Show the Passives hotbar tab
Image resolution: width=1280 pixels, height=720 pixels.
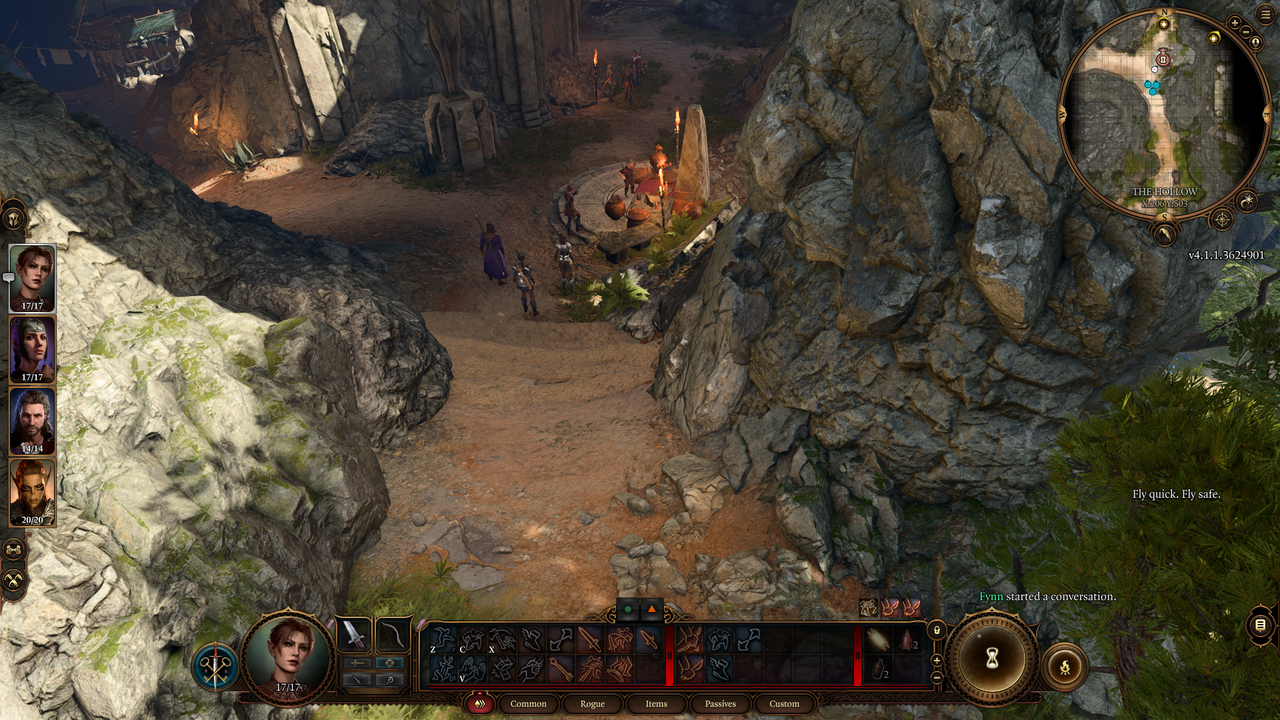tap(720, 704)
